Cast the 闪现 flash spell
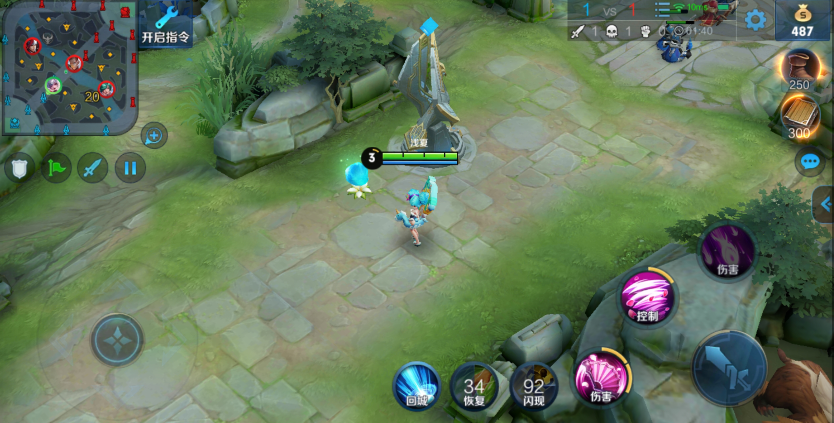 coord(534,385)
